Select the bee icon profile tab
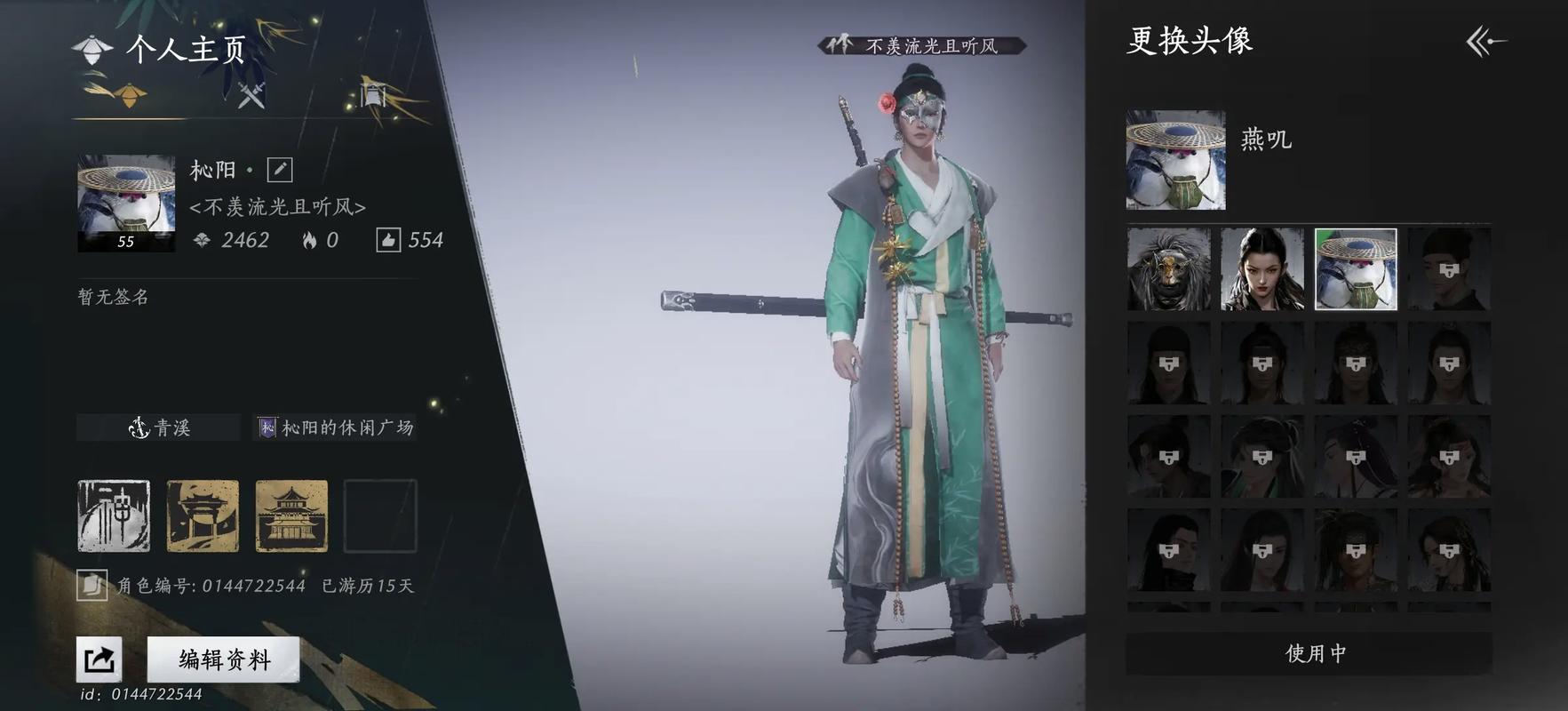 (128, 94)
